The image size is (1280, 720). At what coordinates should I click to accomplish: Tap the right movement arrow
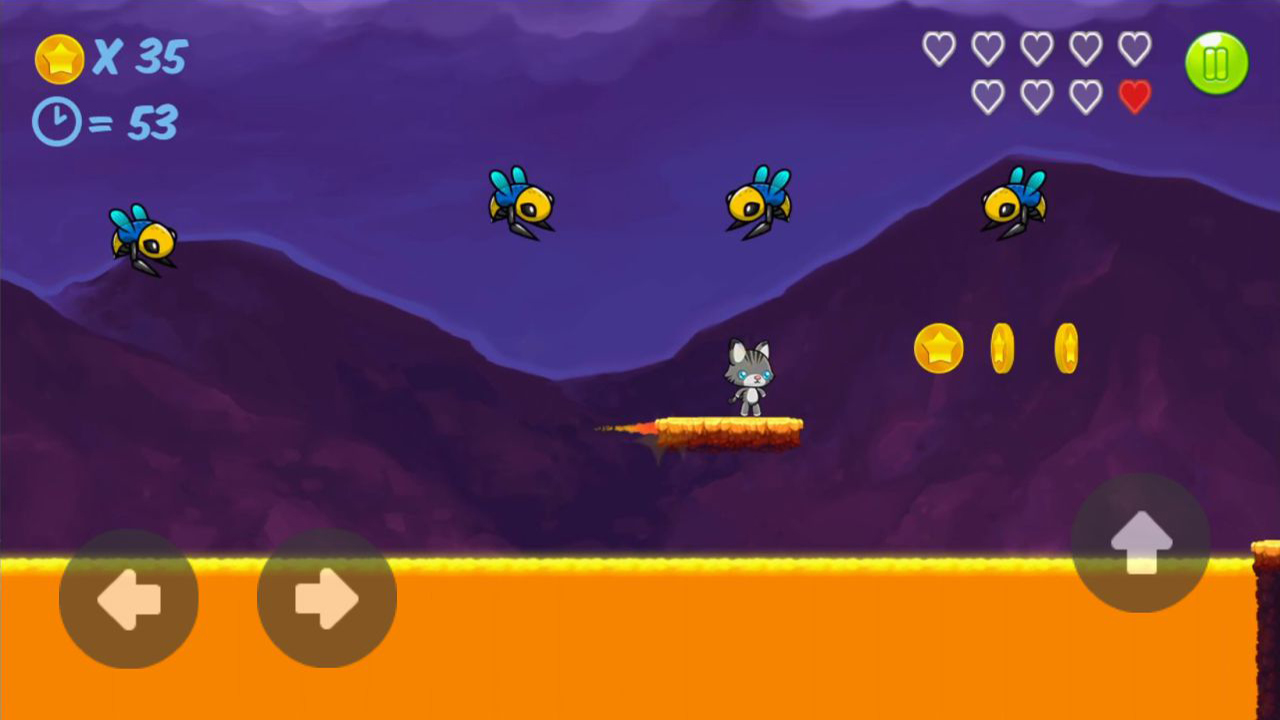[x=325, y=597]
